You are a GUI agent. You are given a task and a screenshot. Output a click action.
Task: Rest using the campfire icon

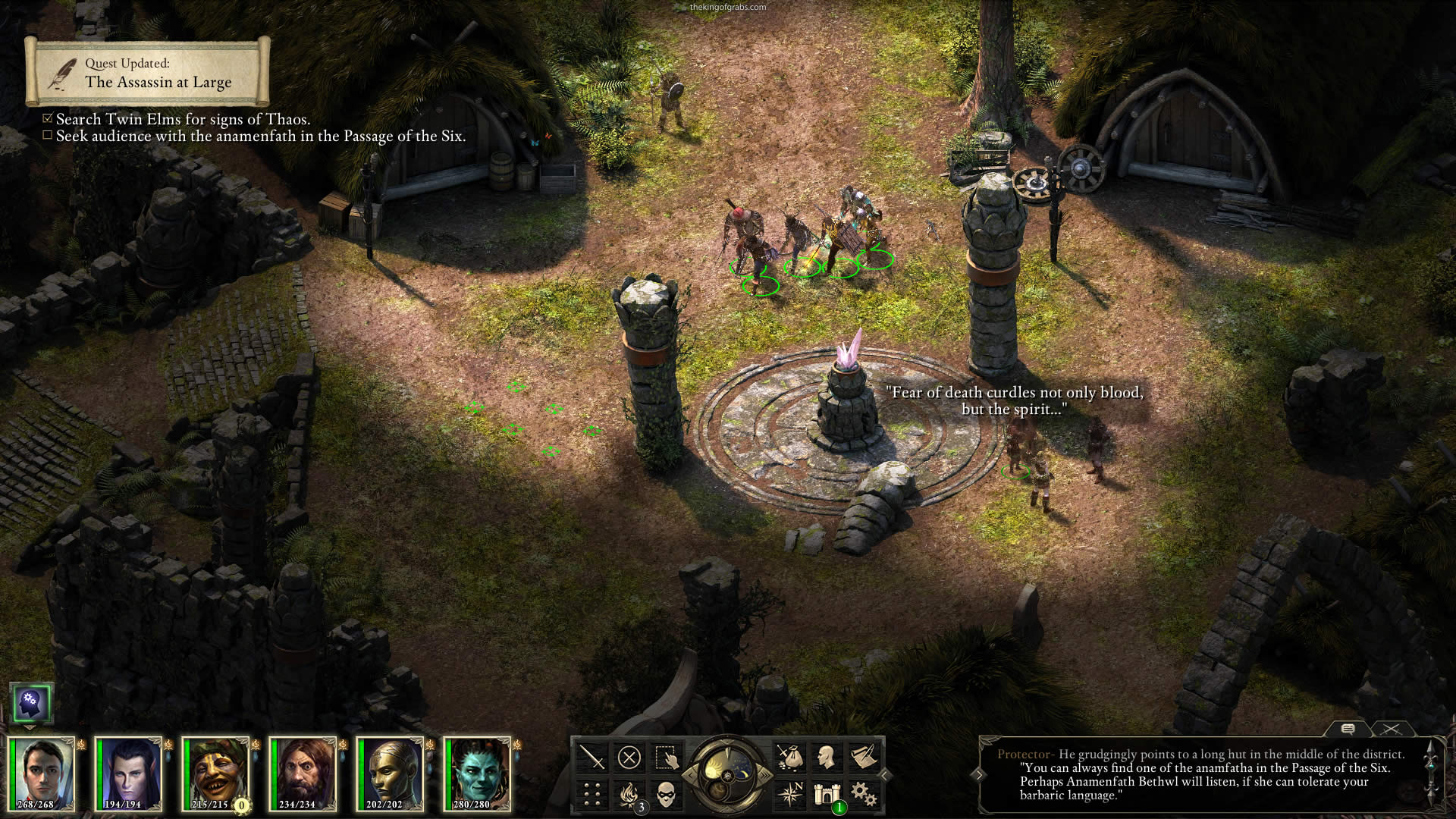click(x=629, y=794)
